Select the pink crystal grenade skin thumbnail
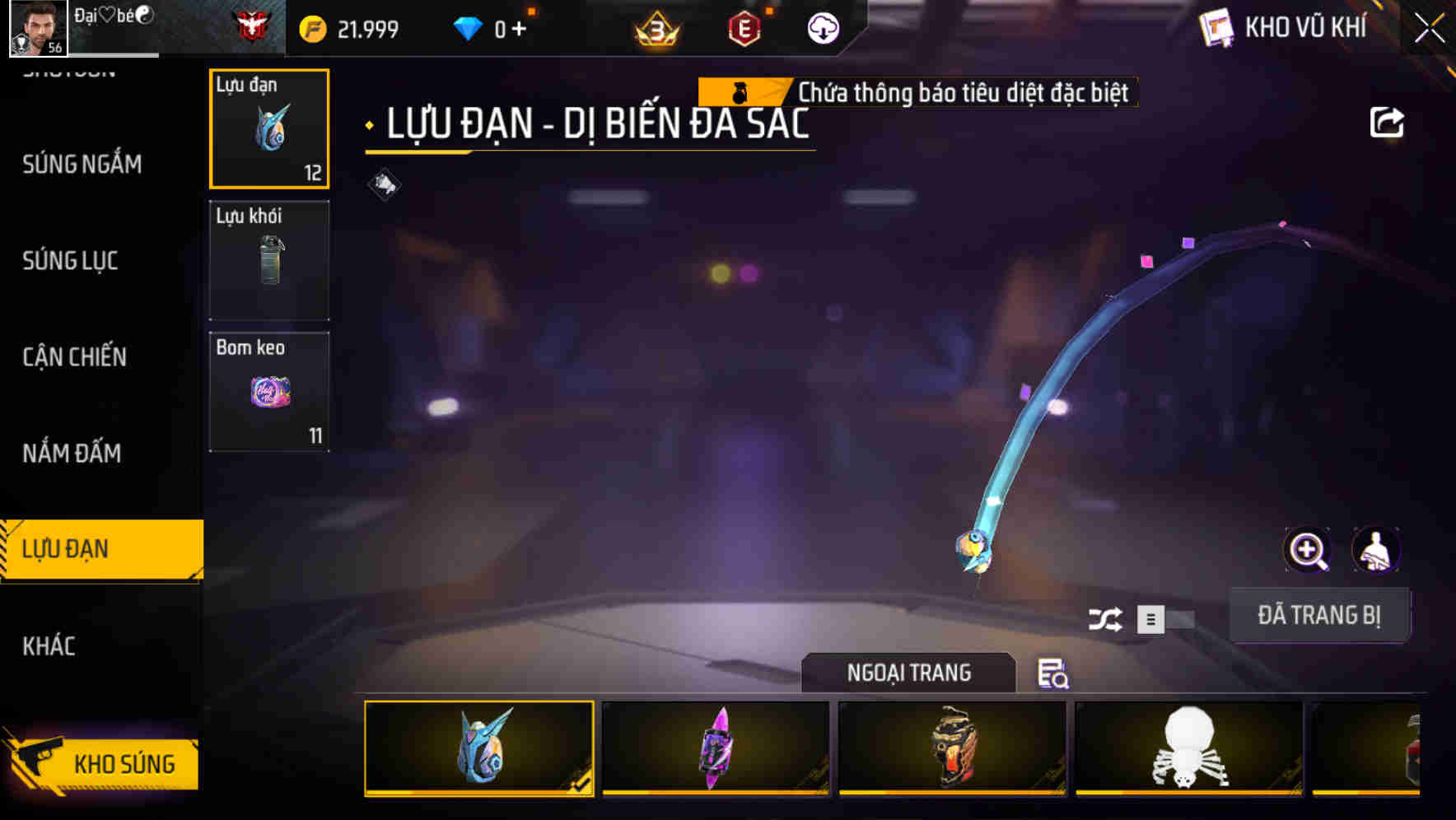The image size is (1456, 820). click(715, 749)
